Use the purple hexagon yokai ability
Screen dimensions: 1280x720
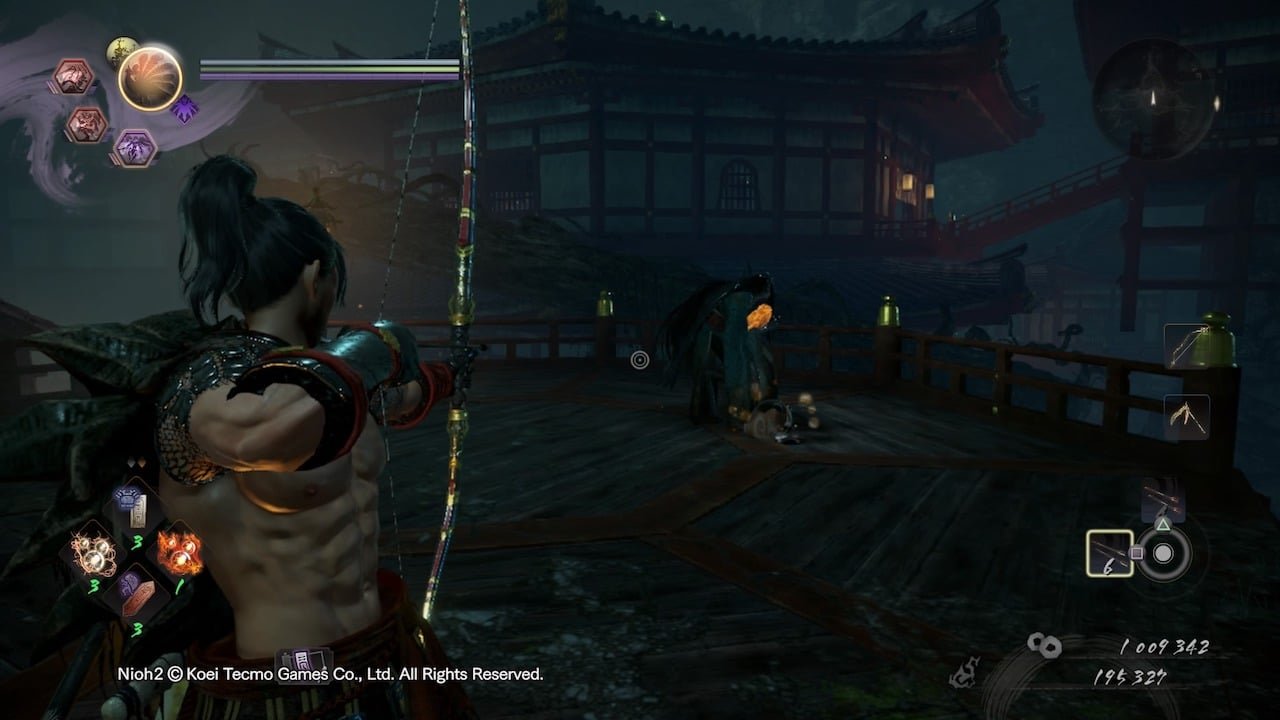[x=133, y=148]
